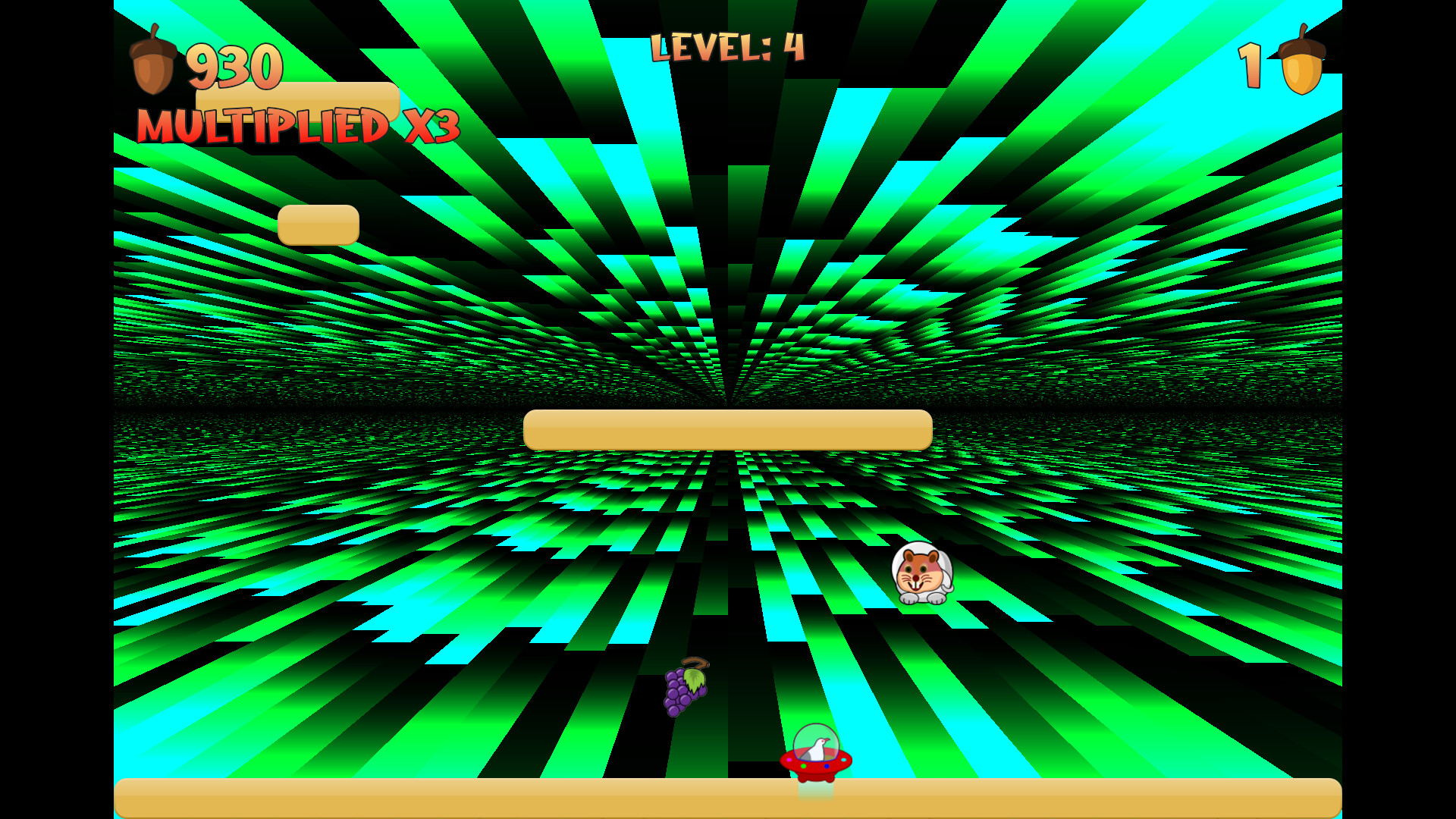Image resolution: width=1456 pixels, height=819 pixels.
Task: Click the wide center platform
Action: click(726, 428)
